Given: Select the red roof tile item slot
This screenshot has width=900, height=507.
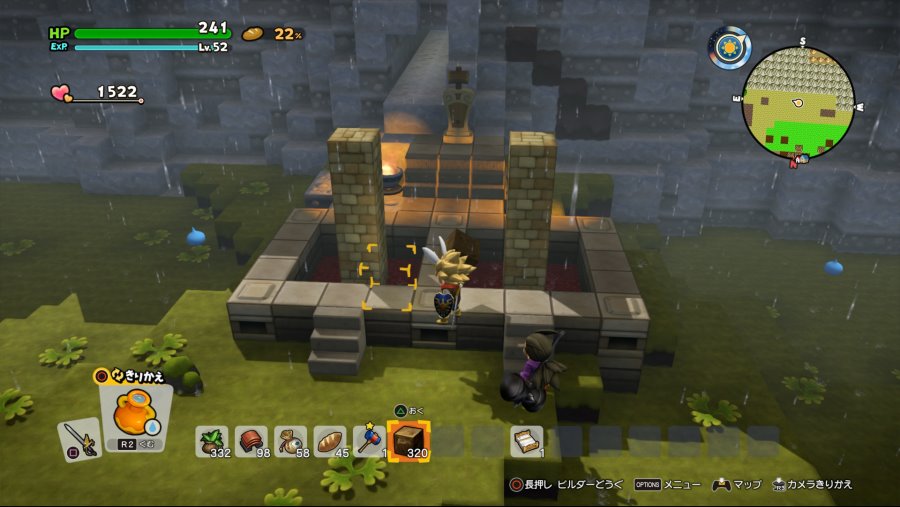Looking at the screenshot, I should tap(251, 440).
